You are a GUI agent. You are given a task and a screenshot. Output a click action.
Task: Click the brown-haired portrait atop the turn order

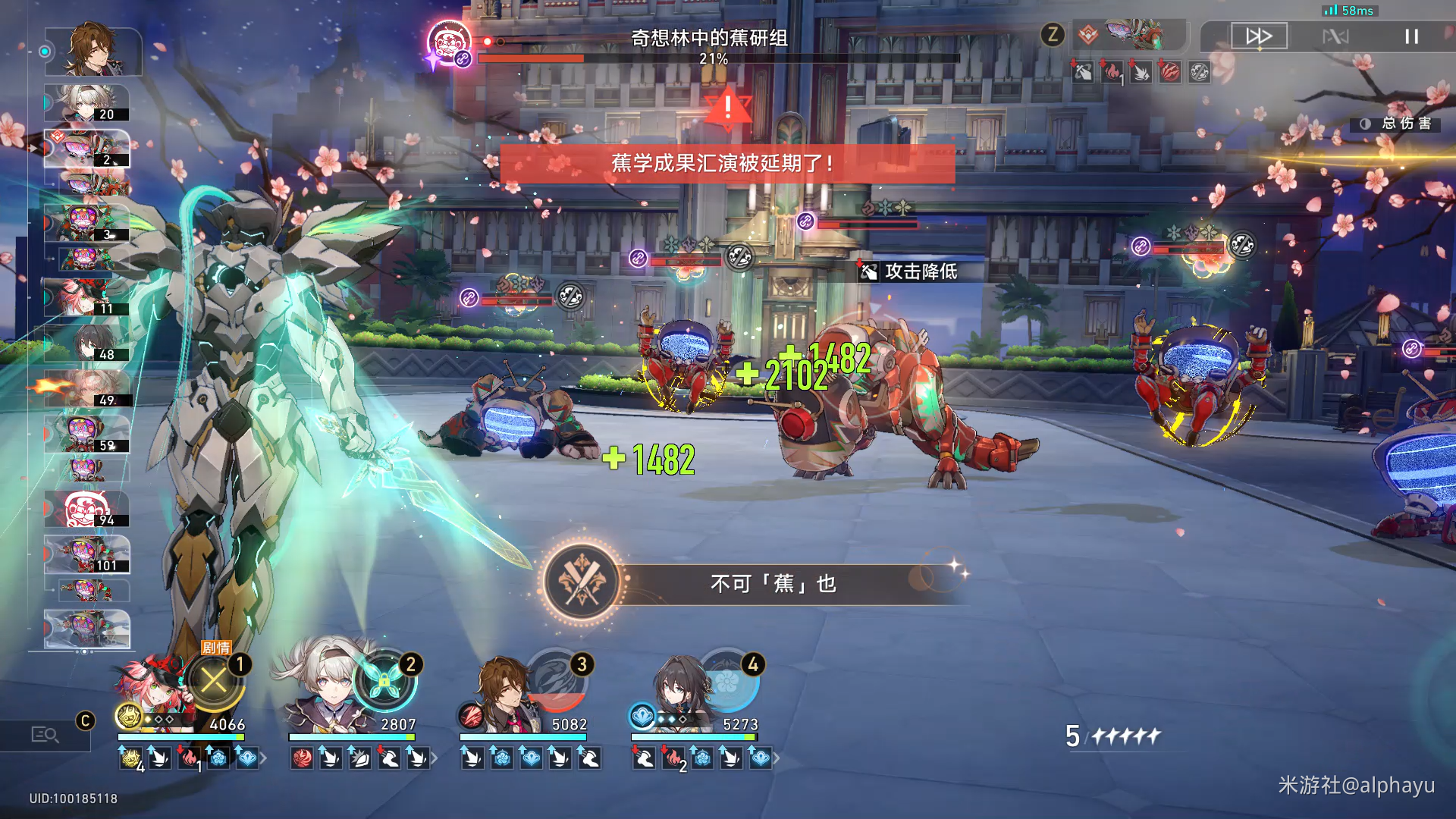click(x=93, y=50)
